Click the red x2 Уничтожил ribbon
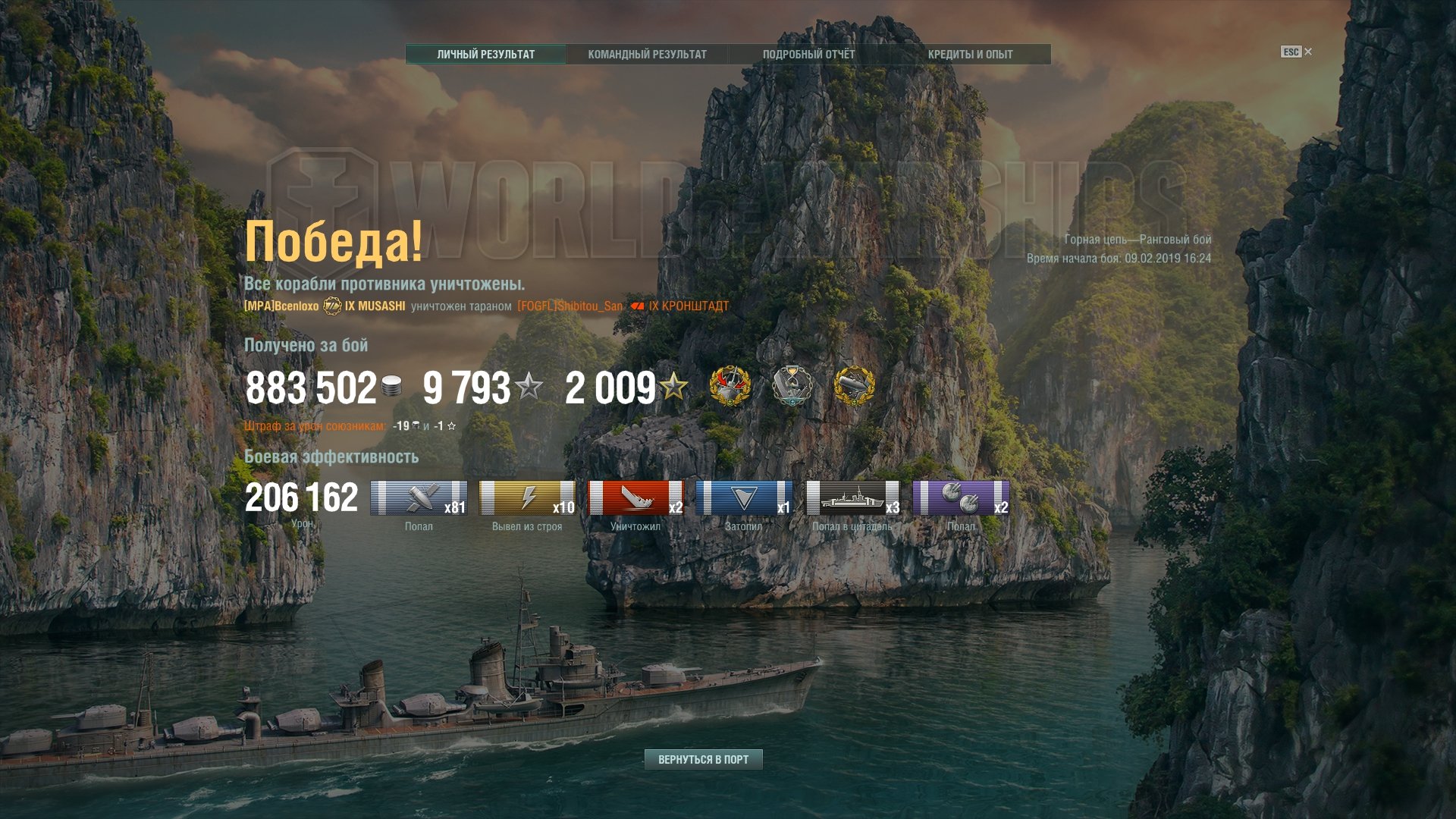The image size is (1456, 819). pos(635,498)
